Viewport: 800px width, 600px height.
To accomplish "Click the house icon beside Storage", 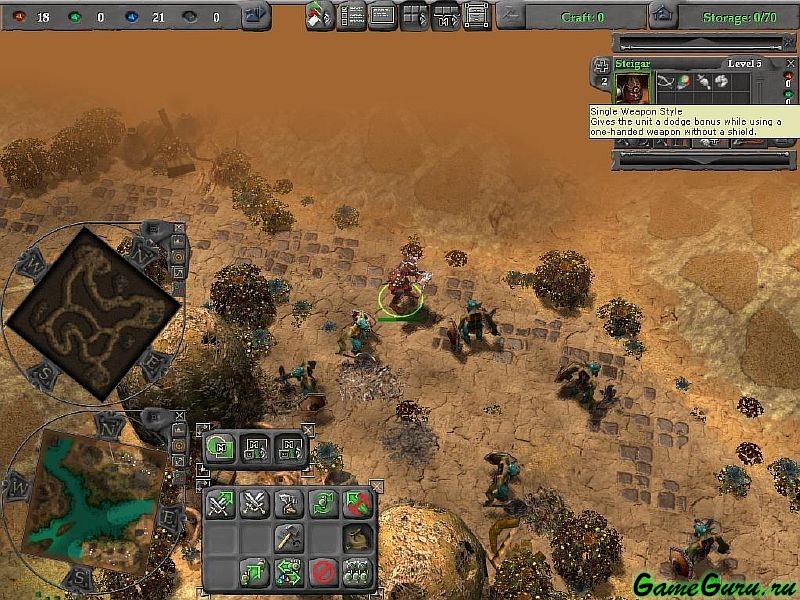I will (661, 15).
